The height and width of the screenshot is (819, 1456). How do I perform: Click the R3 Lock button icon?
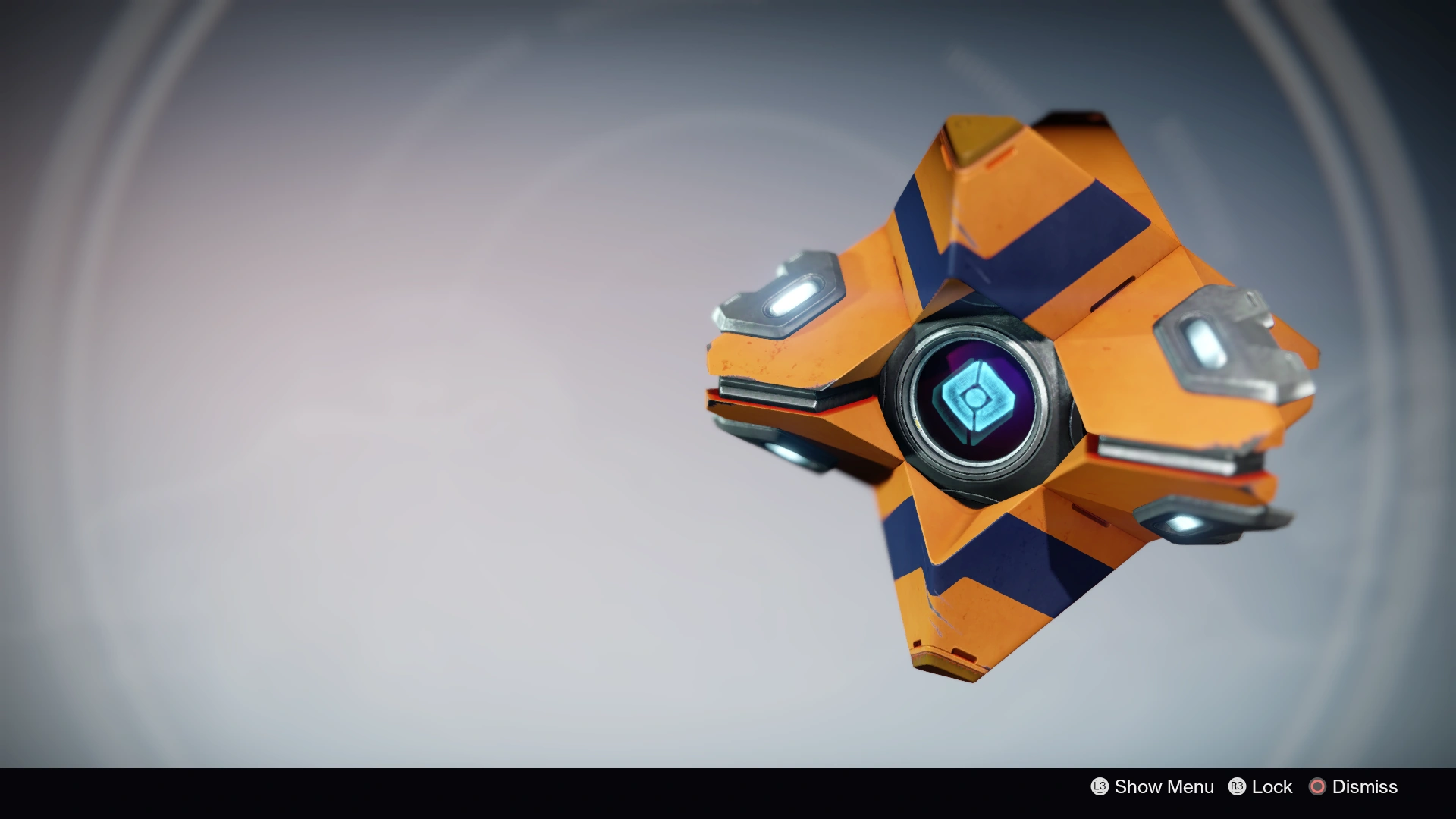(x=1237, y=786)
